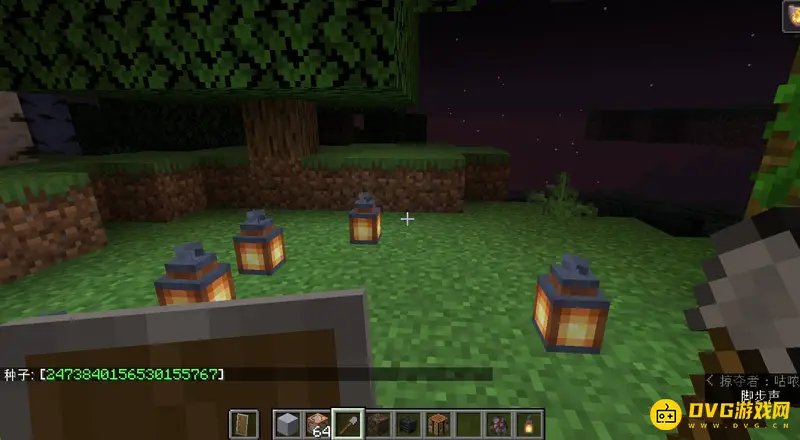Choose the 64-stack block slot
This screenshot has width=800, height=440.
(318, 424)
